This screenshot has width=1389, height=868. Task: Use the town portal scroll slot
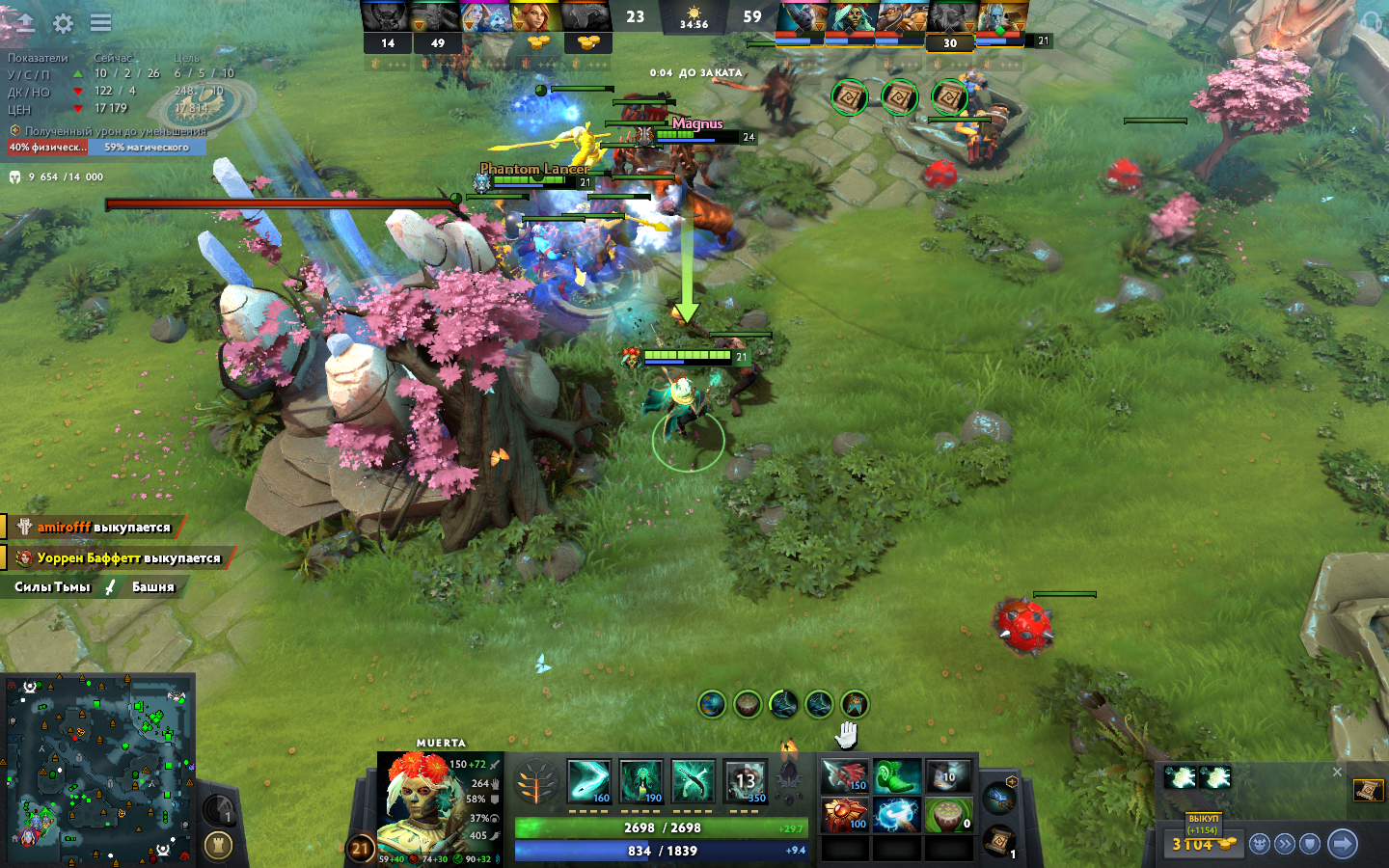[x=999, y=840]
